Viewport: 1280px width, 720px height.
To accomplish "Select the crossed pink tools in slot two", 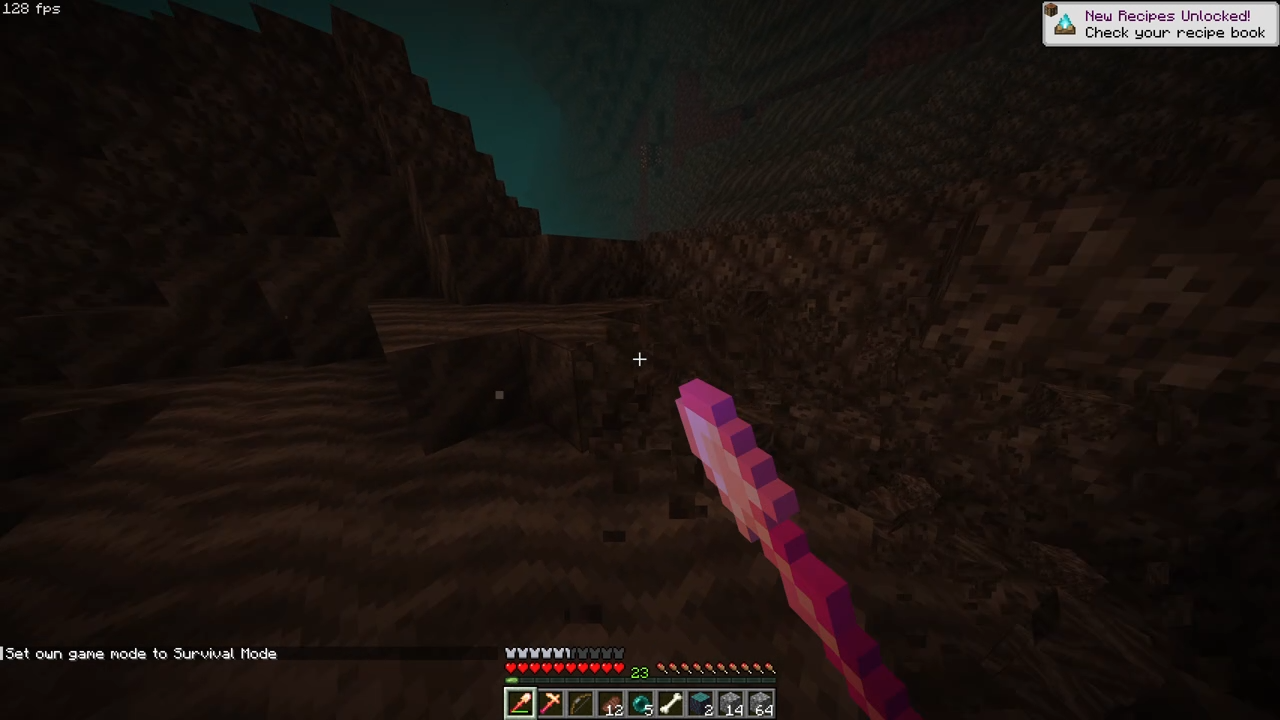I will pyautogui.click(x=551, y=705).
